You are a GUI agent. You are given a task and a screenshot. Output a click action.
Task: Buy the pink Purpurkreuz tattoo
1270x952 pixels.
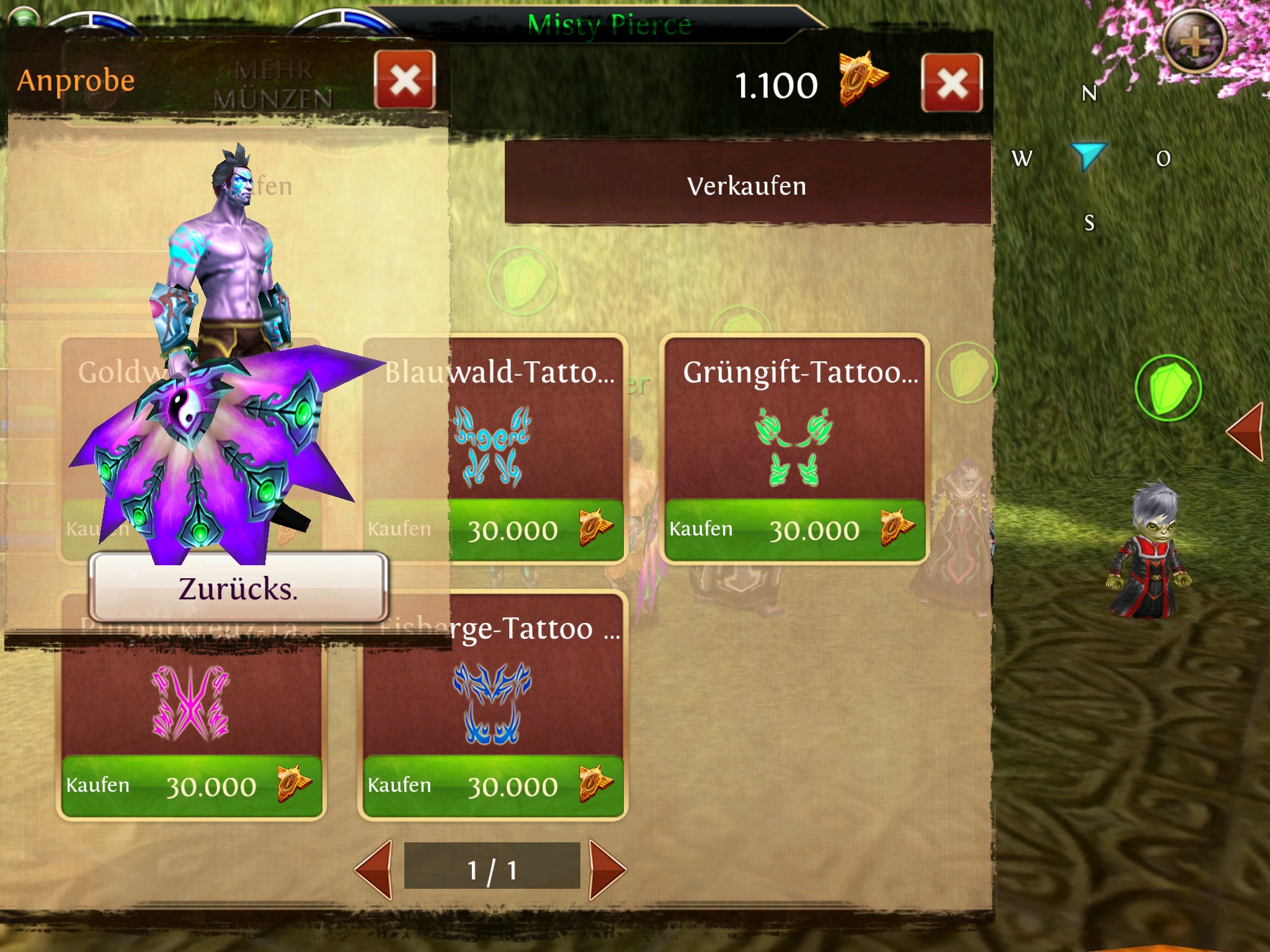pyautogui.click(x=191, y=786)
